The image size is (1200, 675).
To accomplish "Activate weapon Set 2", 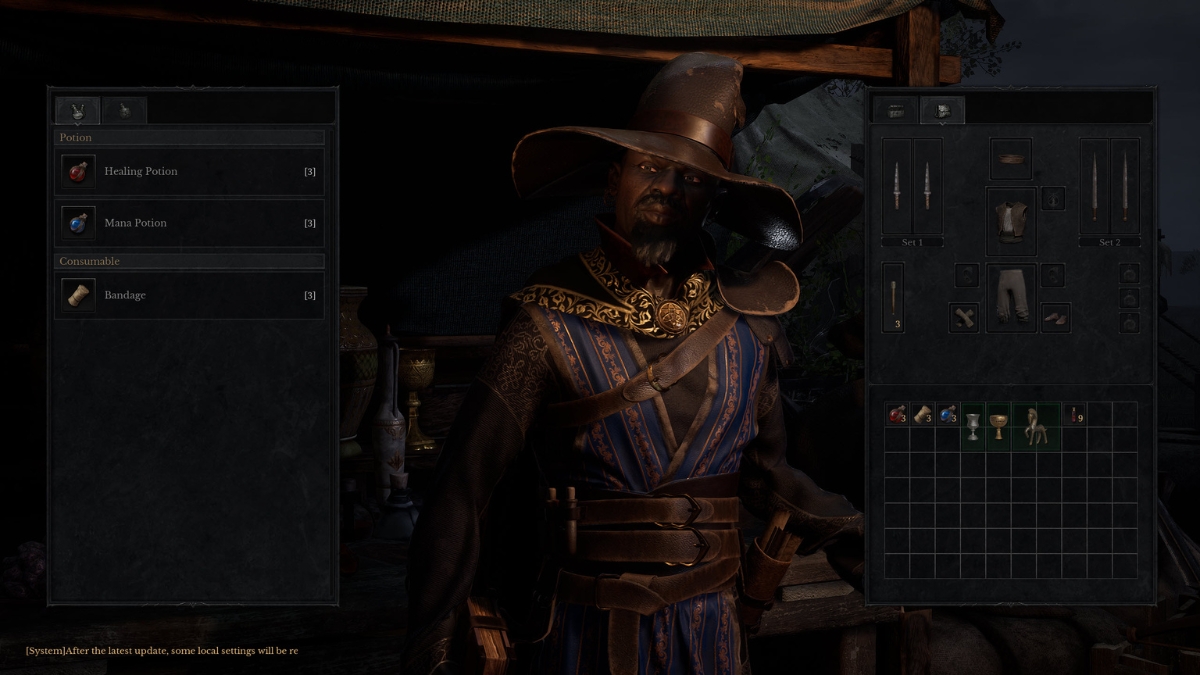I will (1109, 243).
